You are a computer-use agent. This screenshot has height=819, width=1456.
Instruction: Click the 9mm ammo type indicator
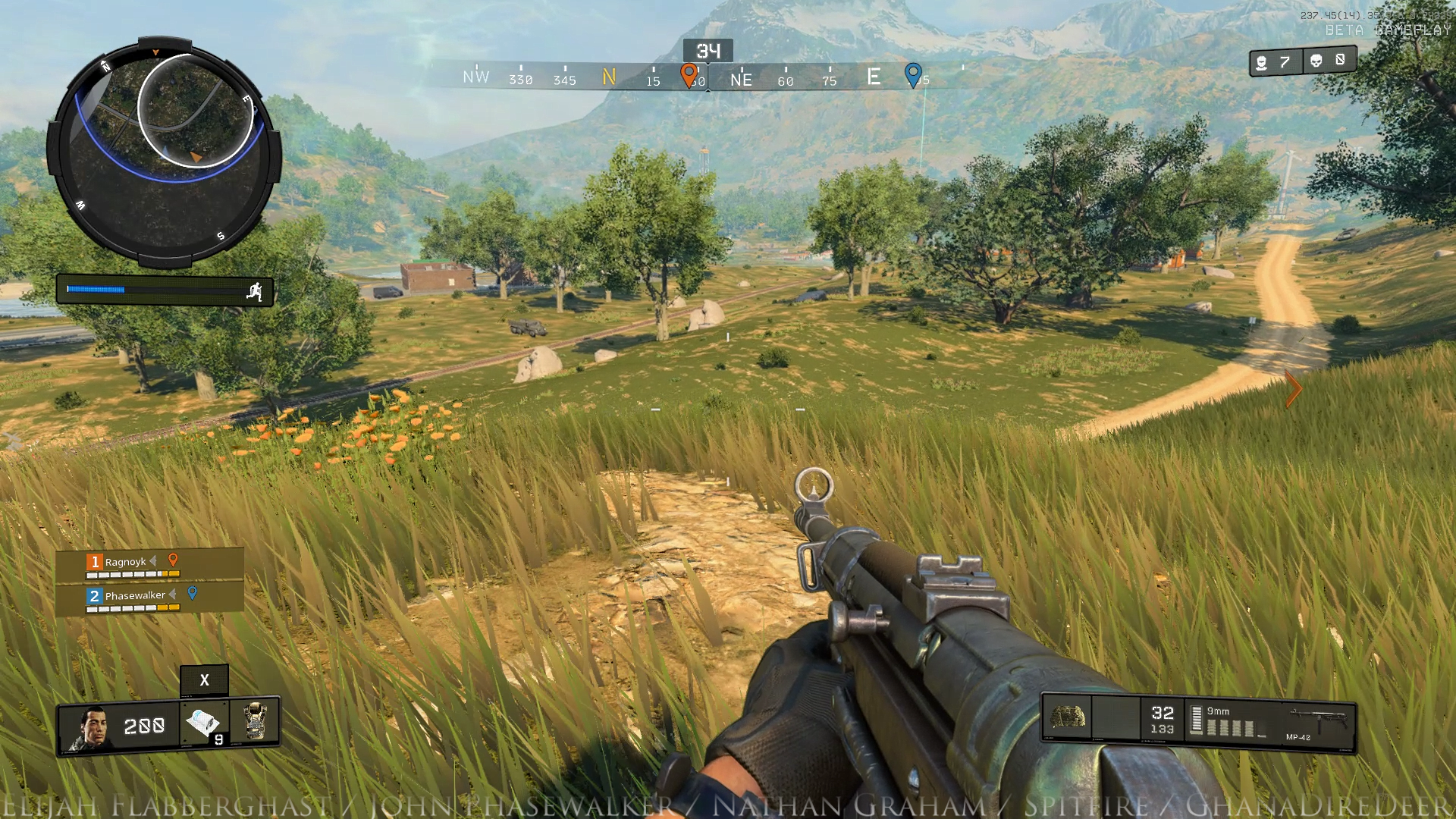tap(1218, 711)
